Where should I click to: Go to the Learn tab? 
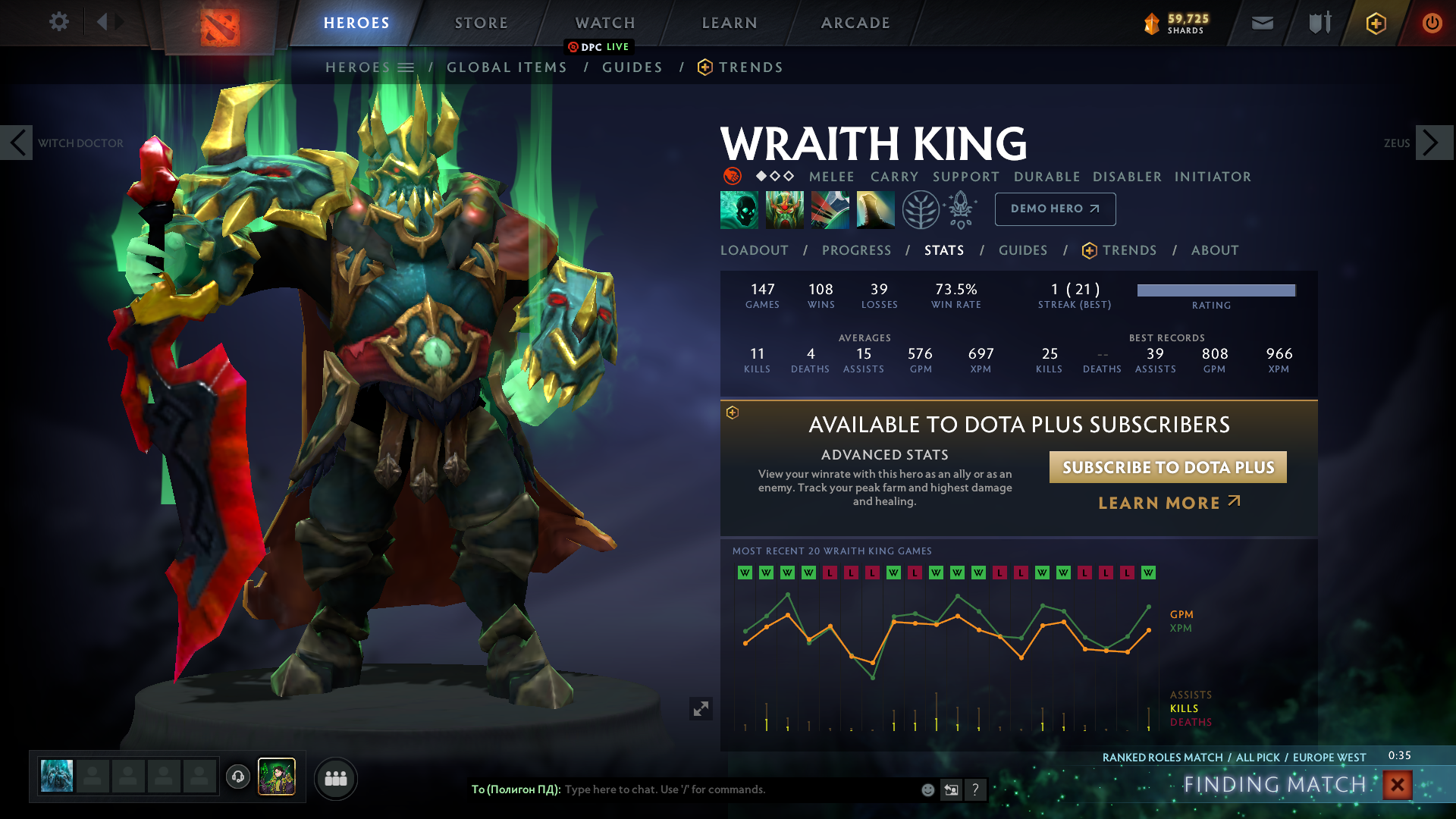click(x=730, y=23)
